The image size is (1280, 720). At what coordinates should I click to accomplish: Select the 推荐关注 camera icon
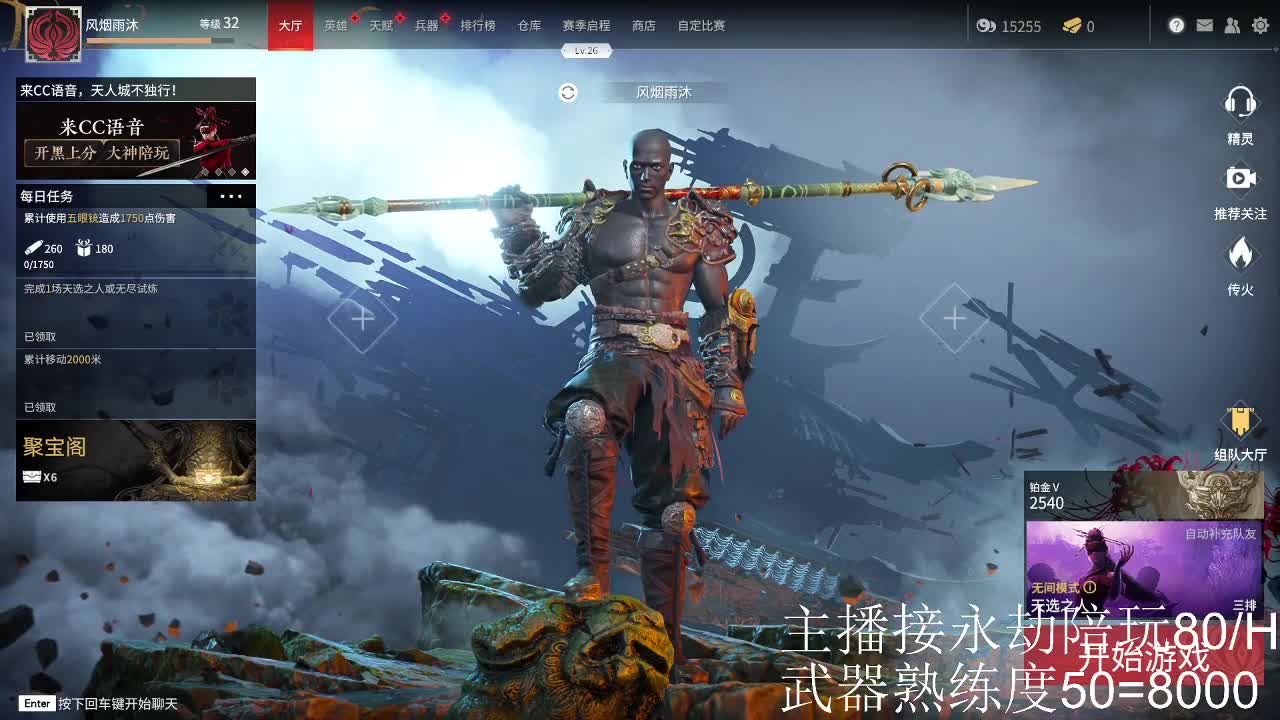tap(1241, 179)
